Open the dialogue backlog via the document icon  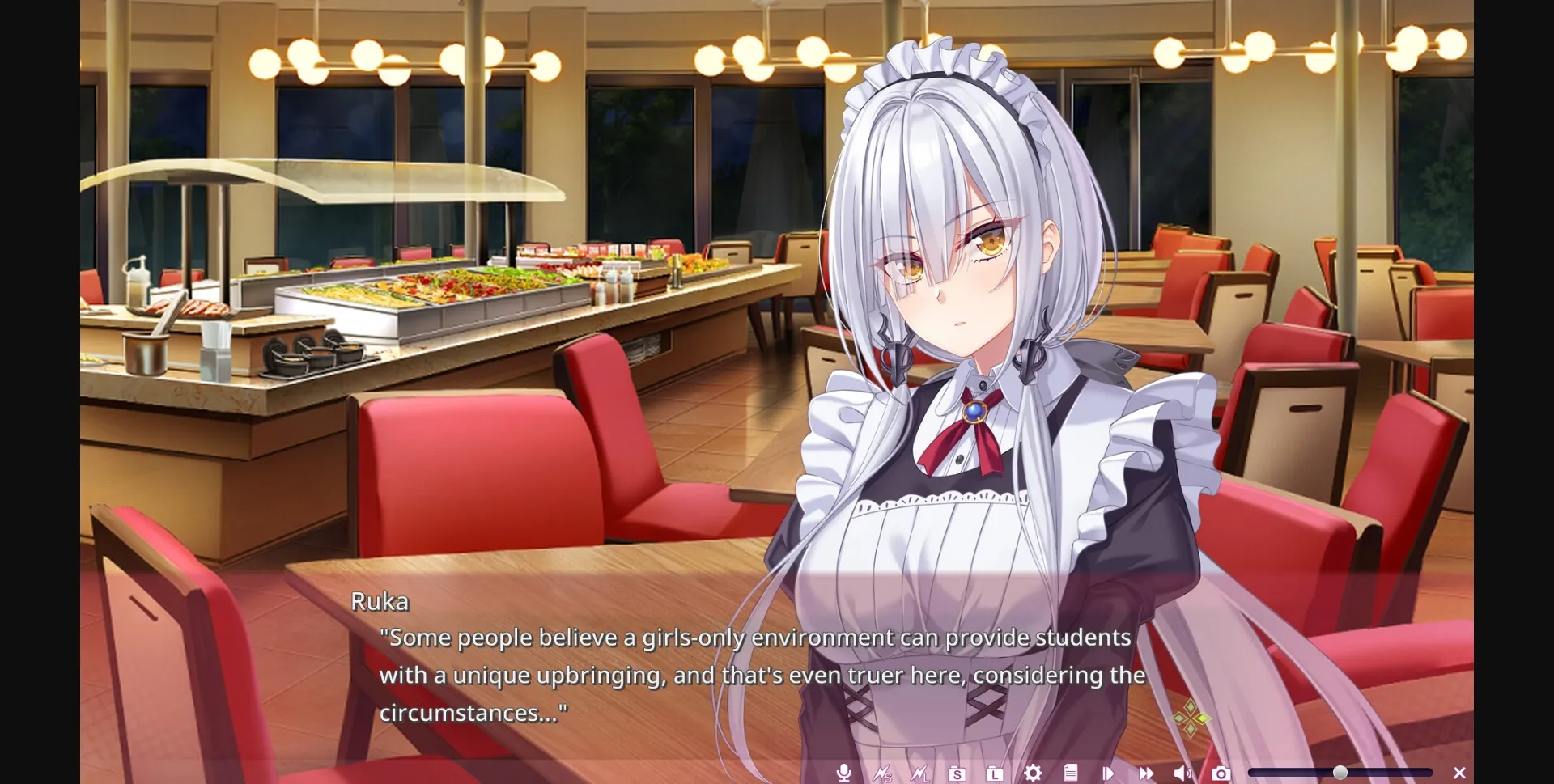pyautogui.click(x=1070, y=773)
